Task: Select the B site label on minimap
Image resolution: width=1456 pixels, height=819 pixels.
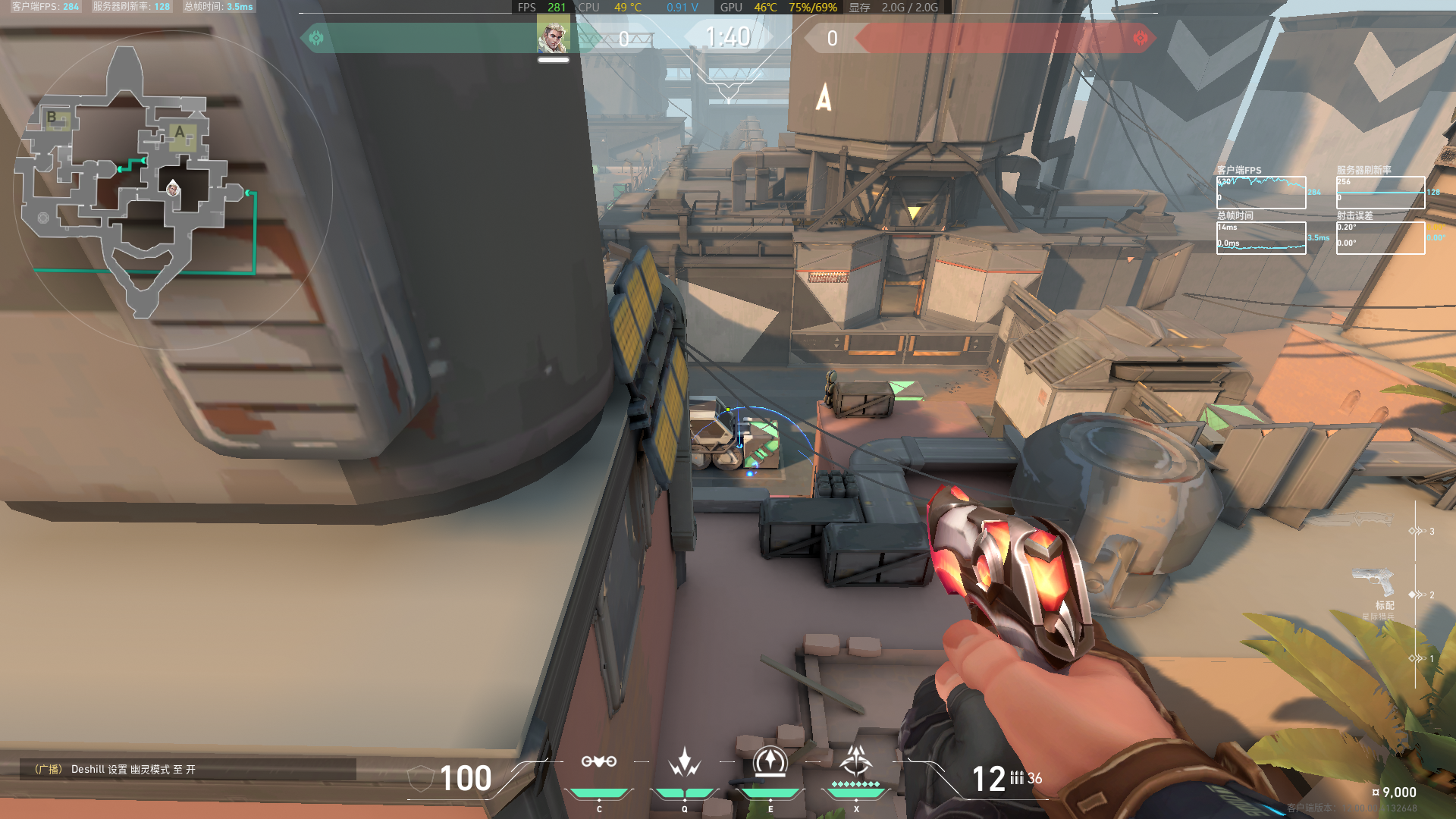Action: 52,117
